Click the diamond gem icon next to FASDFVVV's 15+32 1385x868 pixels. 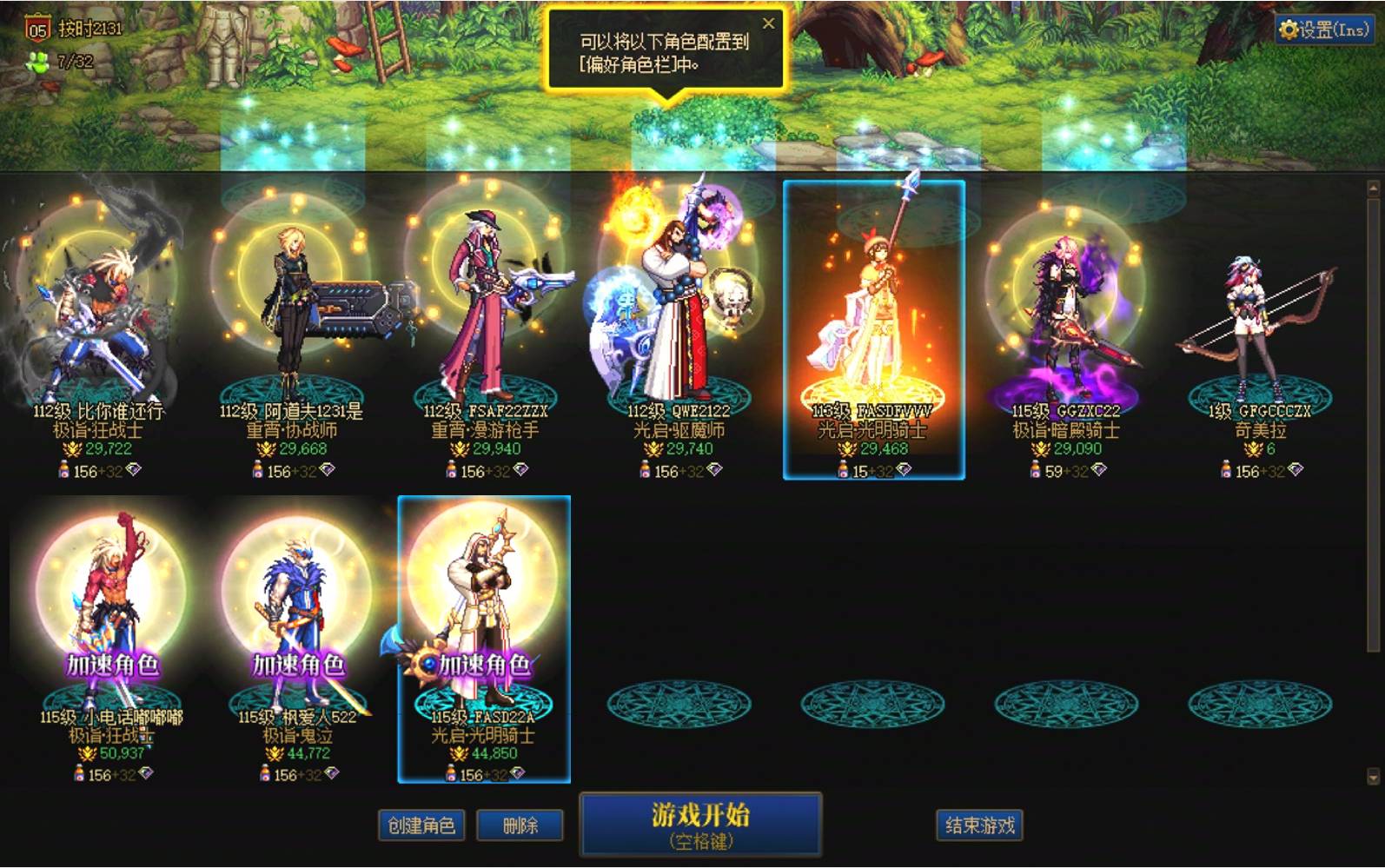[x=905, y=468]
